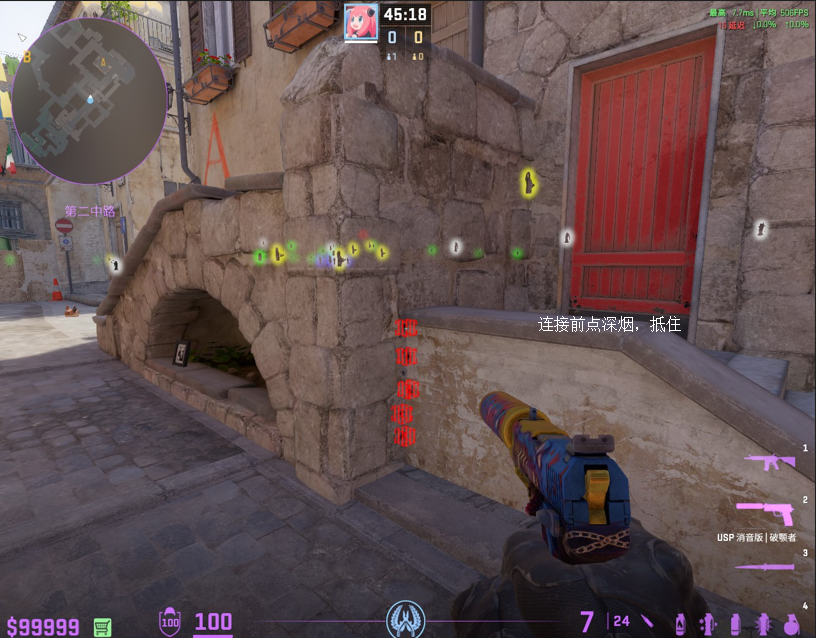
Task: Pick the HE grenade icon
Action: tap(792, 622)
